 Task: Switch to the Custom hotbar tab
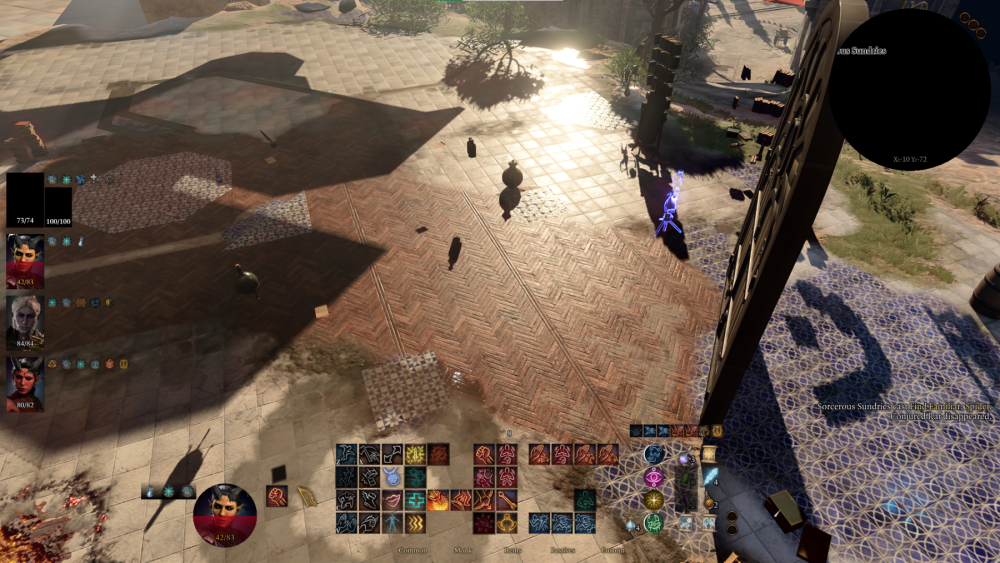[x=612, y=550]
